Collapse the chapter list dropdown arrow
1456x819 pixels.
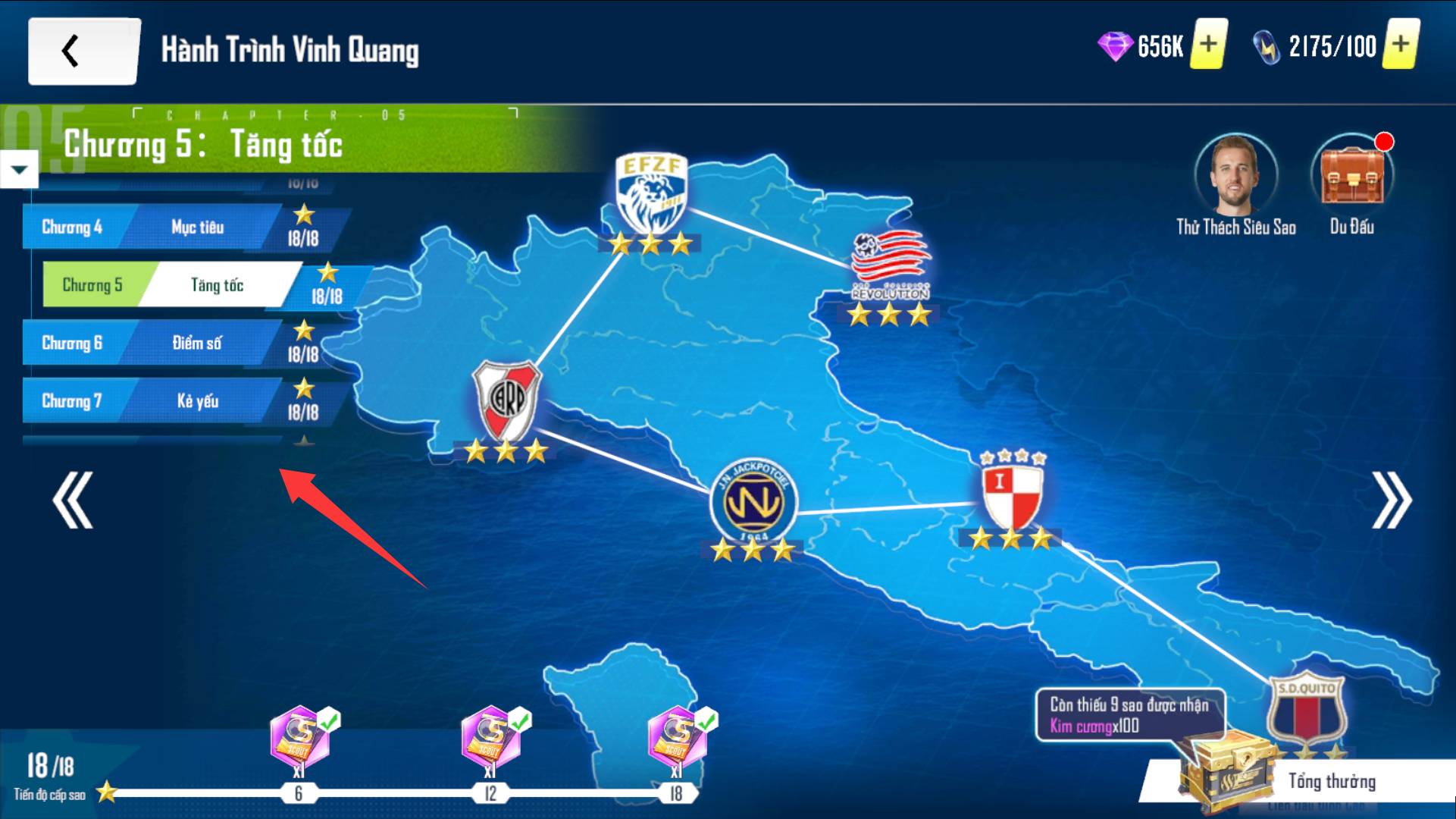pos(19,169)
